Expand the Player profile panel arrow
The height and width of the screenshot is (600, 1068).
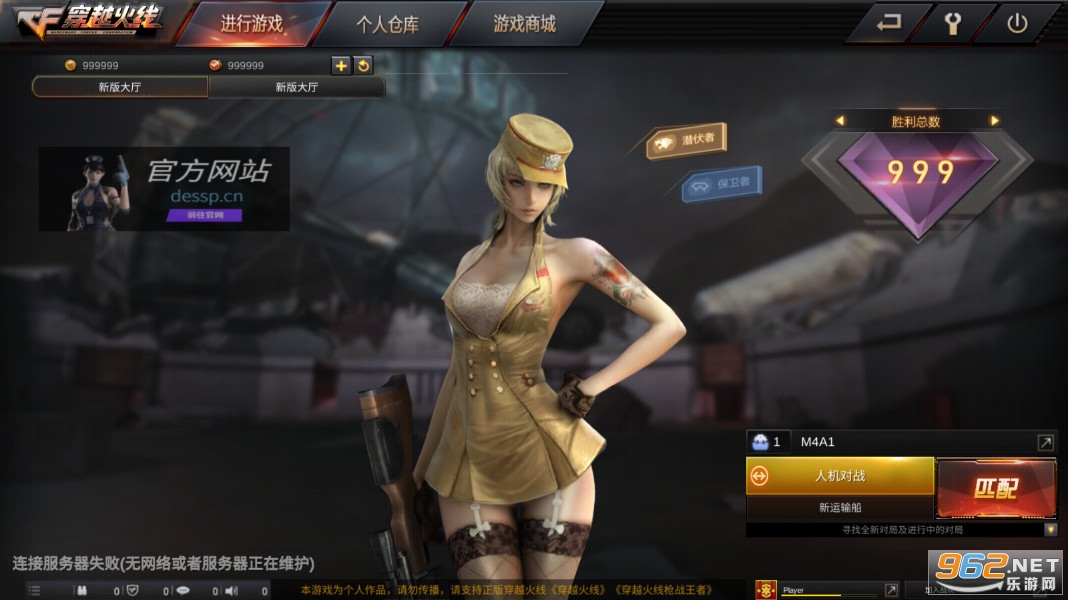tap(891, 591)
